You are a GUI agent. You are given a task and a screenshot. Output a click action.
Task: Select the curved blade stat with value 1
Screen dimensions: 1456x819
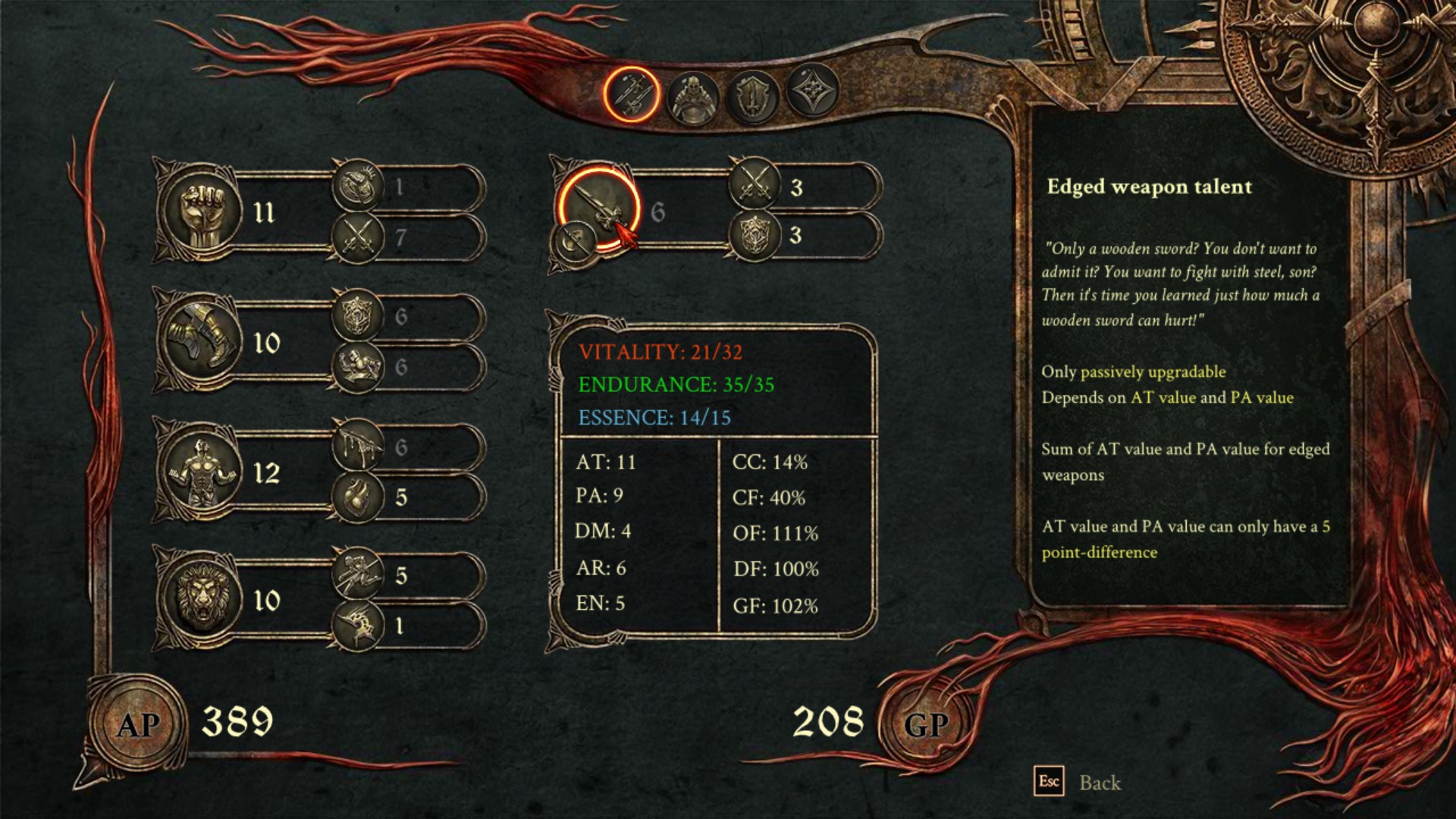(359, 625)
